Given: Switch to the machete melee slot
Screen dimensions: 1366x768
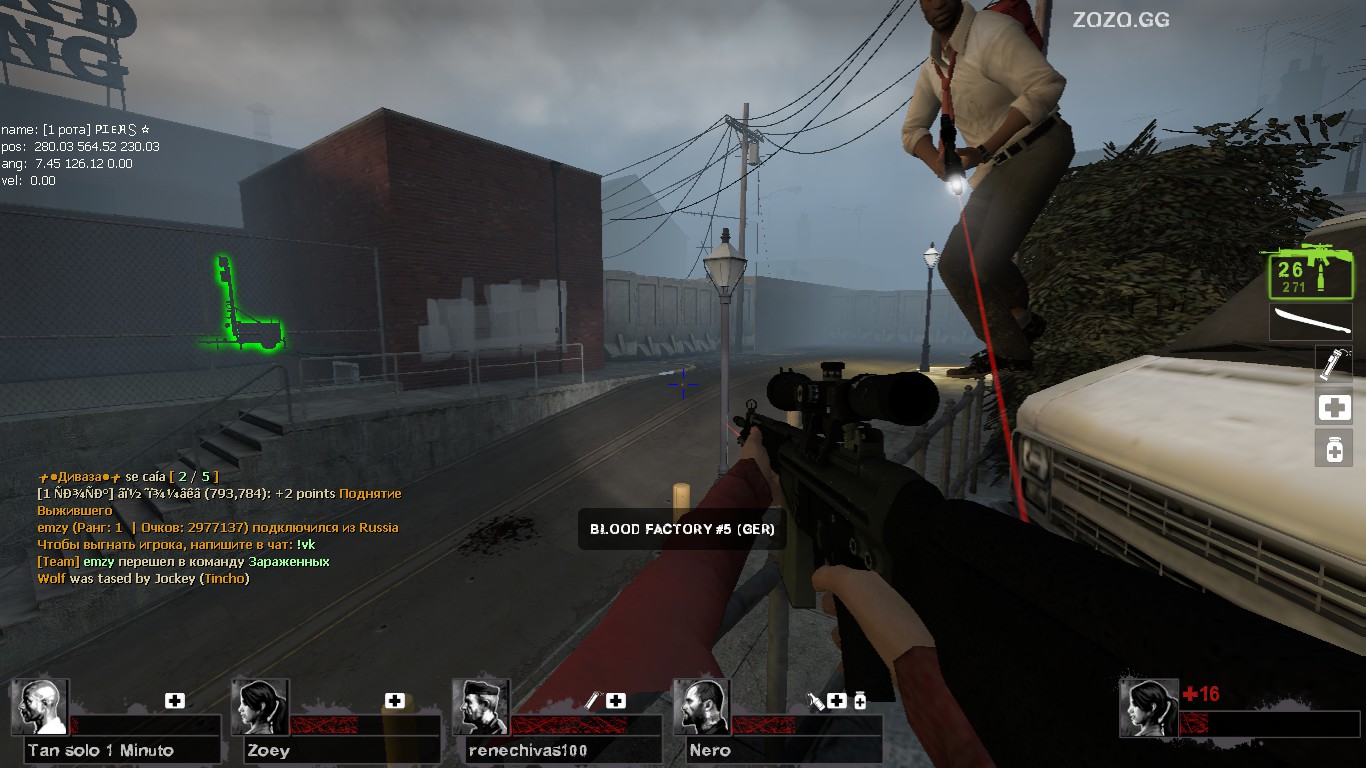Looking at the screenshot, I should 1310,322.
